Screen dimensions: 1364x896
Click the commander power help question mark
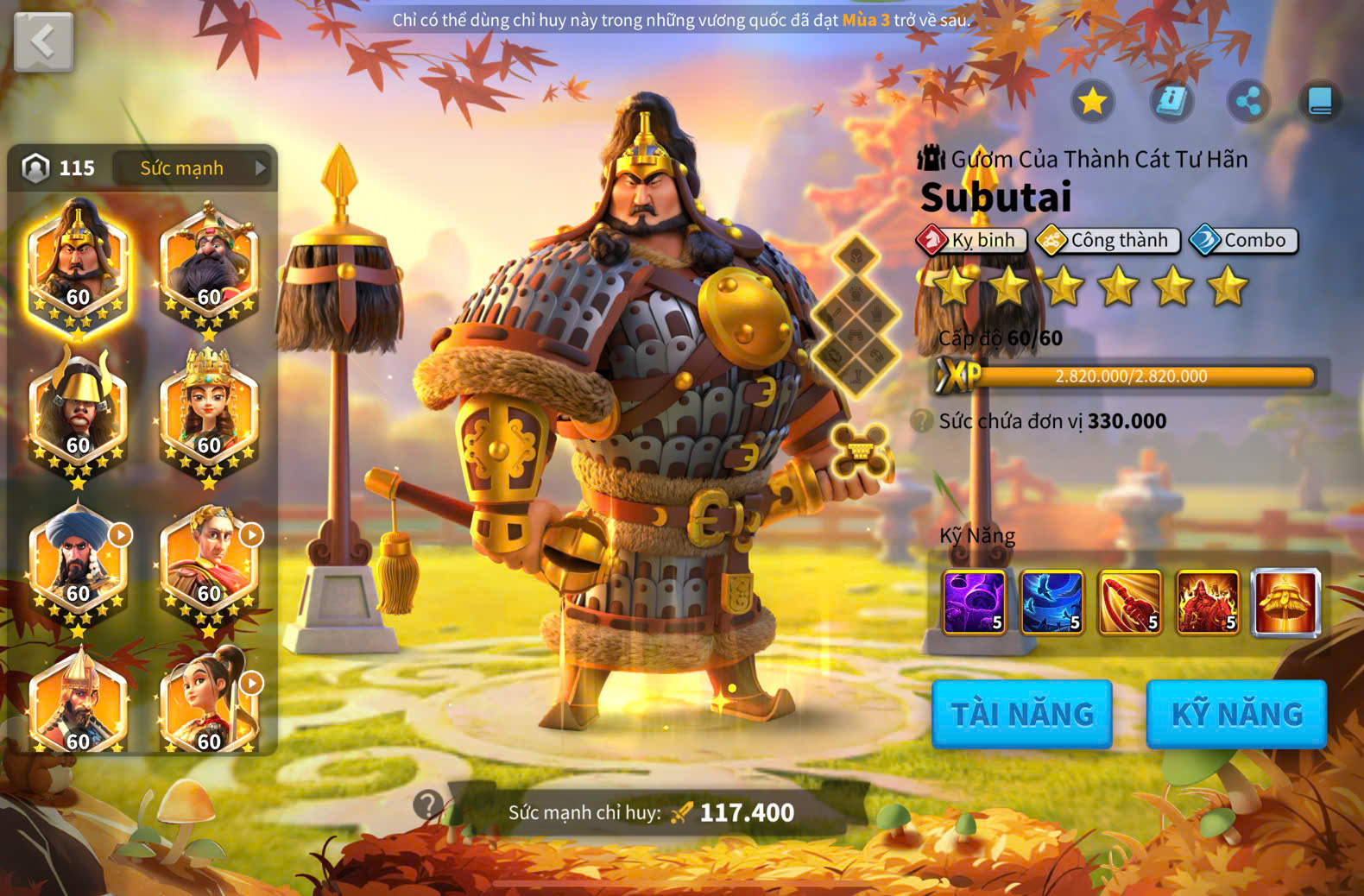pyautogui.click(x=427, y=805)
